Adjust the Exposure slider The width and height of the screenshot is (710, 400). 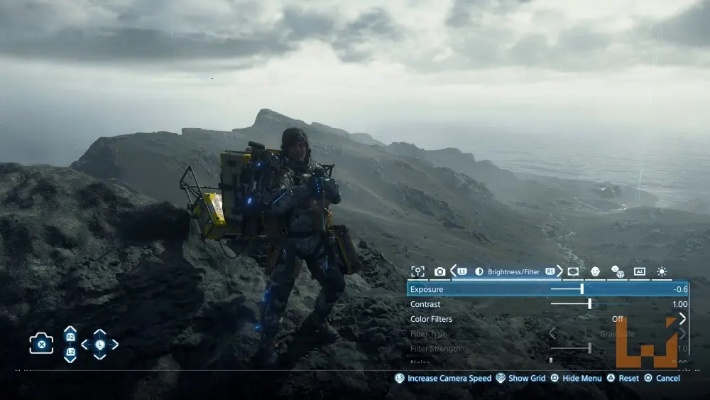coord(582,289)
